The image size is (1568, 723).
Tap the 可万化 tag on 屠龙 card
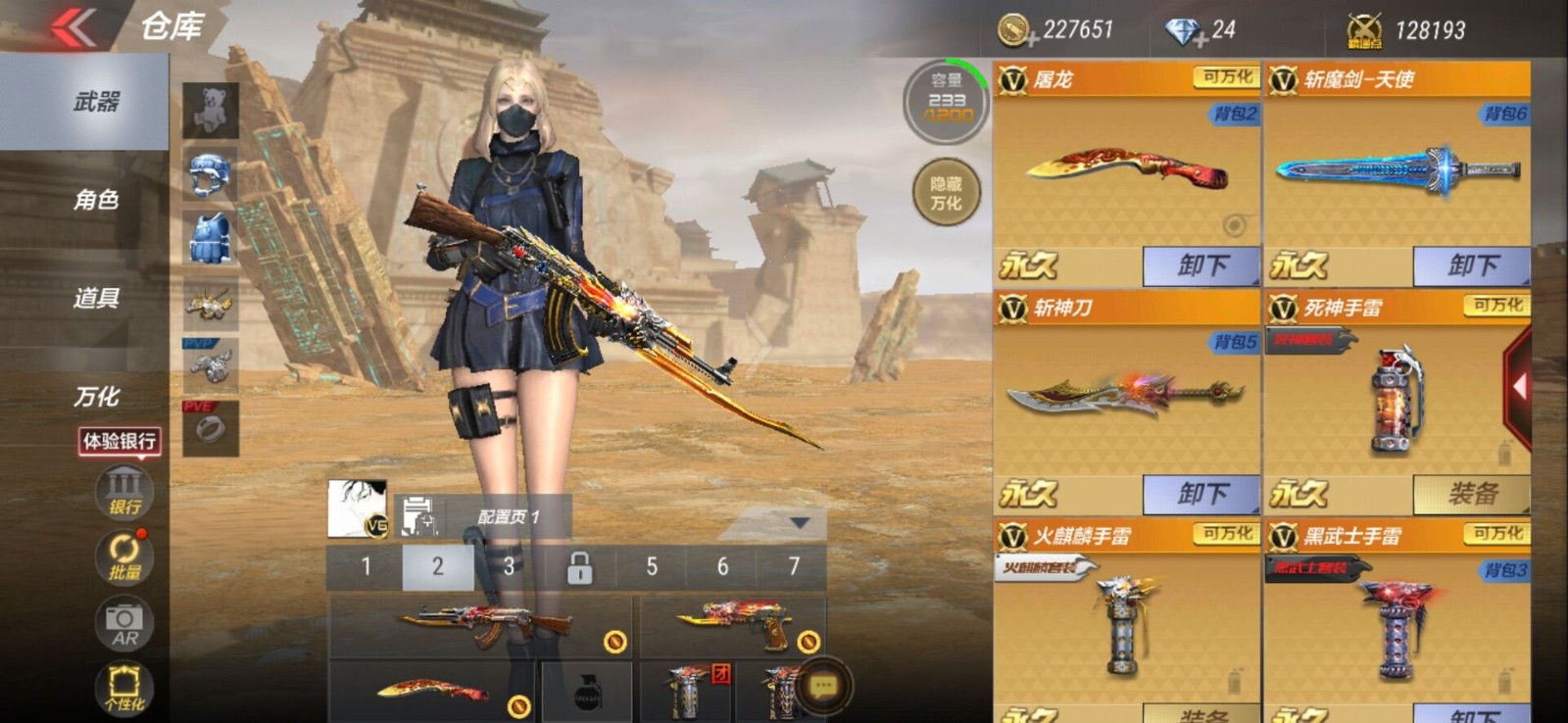coord(1228,76)
